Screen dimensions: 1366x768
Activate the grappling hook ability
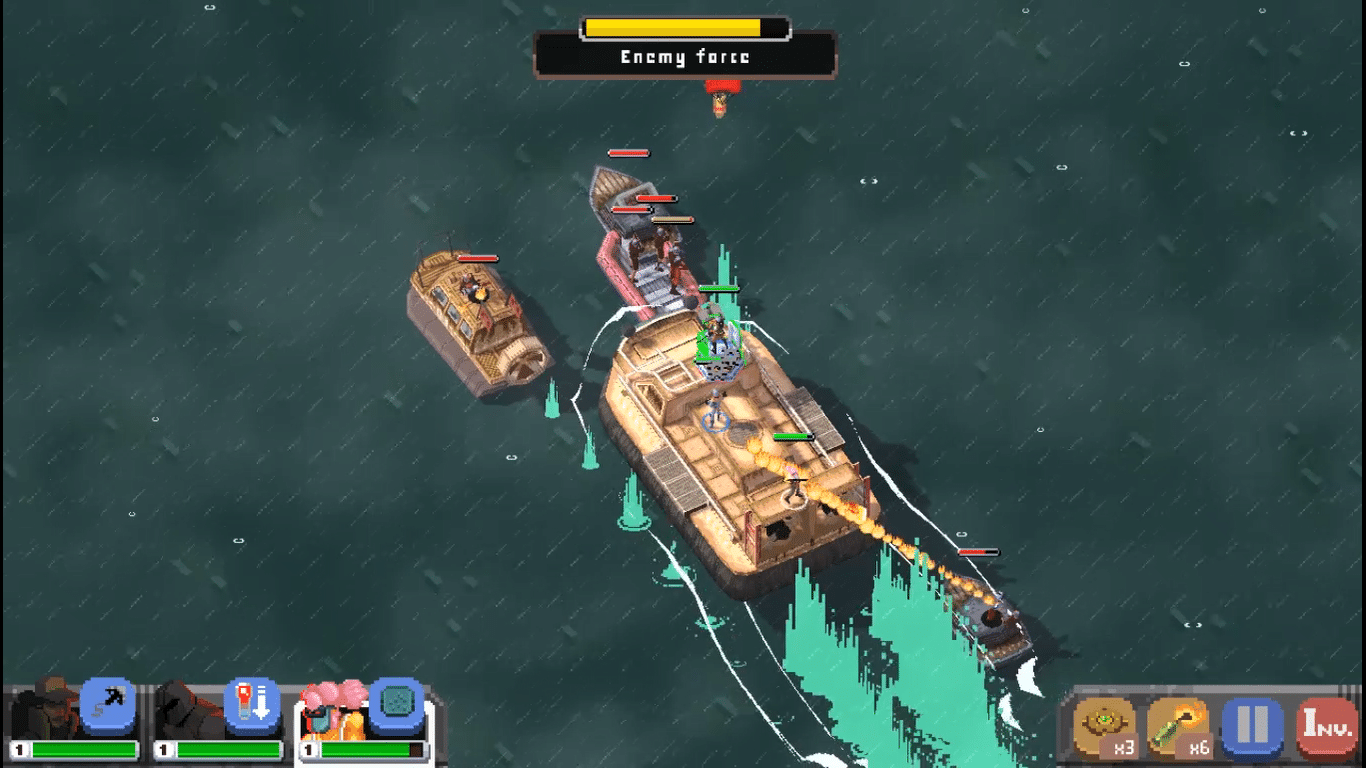tap(108, 704)
